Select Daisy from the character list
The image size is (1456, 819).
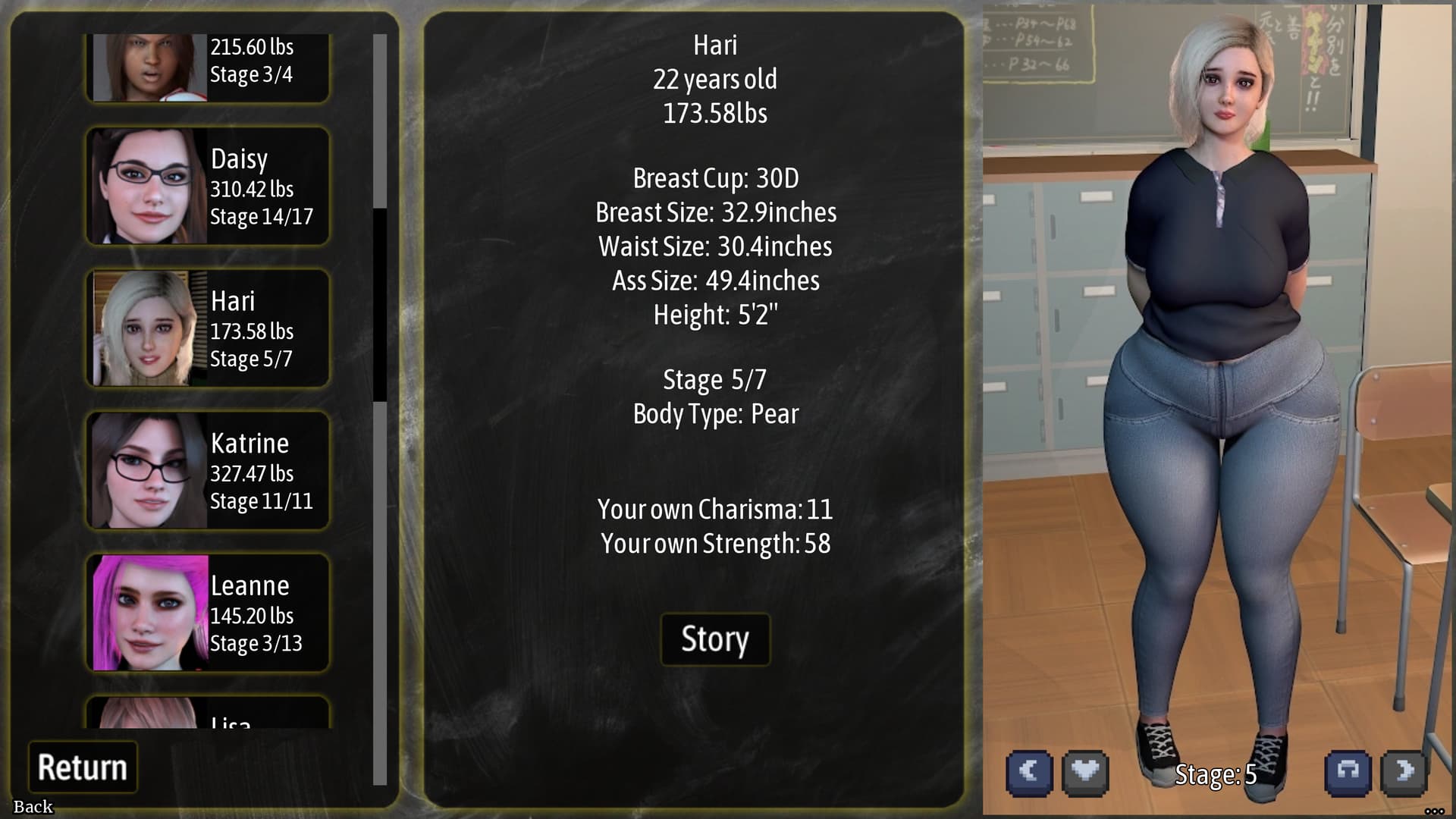point(208,187)
